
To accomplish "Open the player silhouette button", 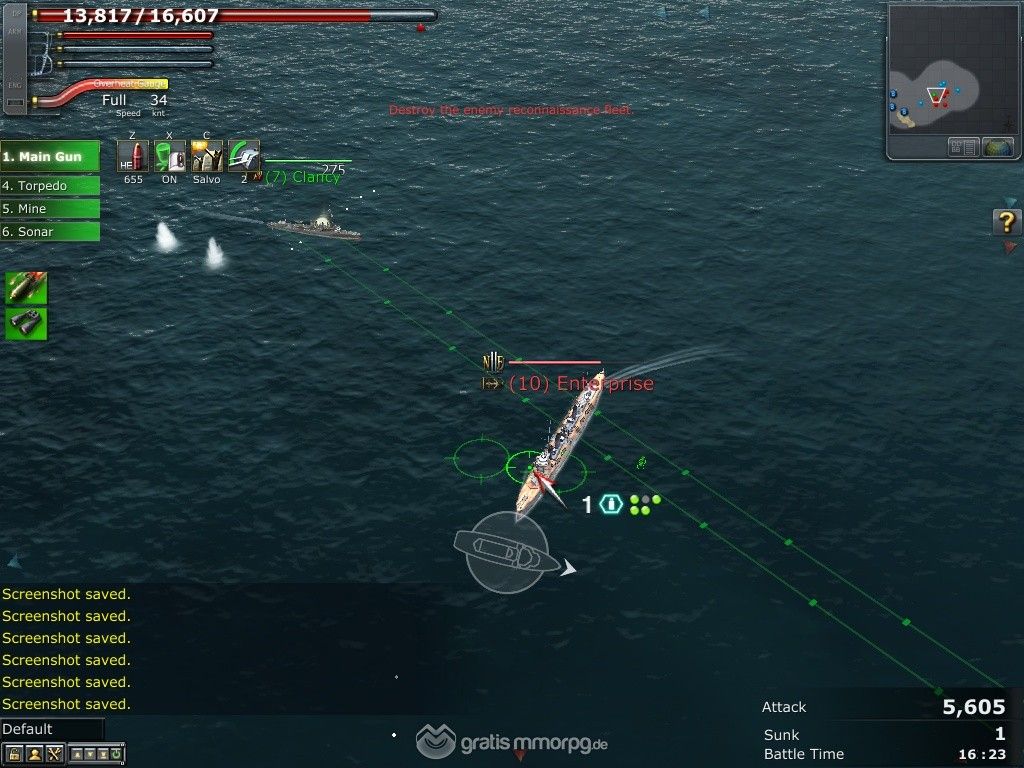I will tap(34, 754).
